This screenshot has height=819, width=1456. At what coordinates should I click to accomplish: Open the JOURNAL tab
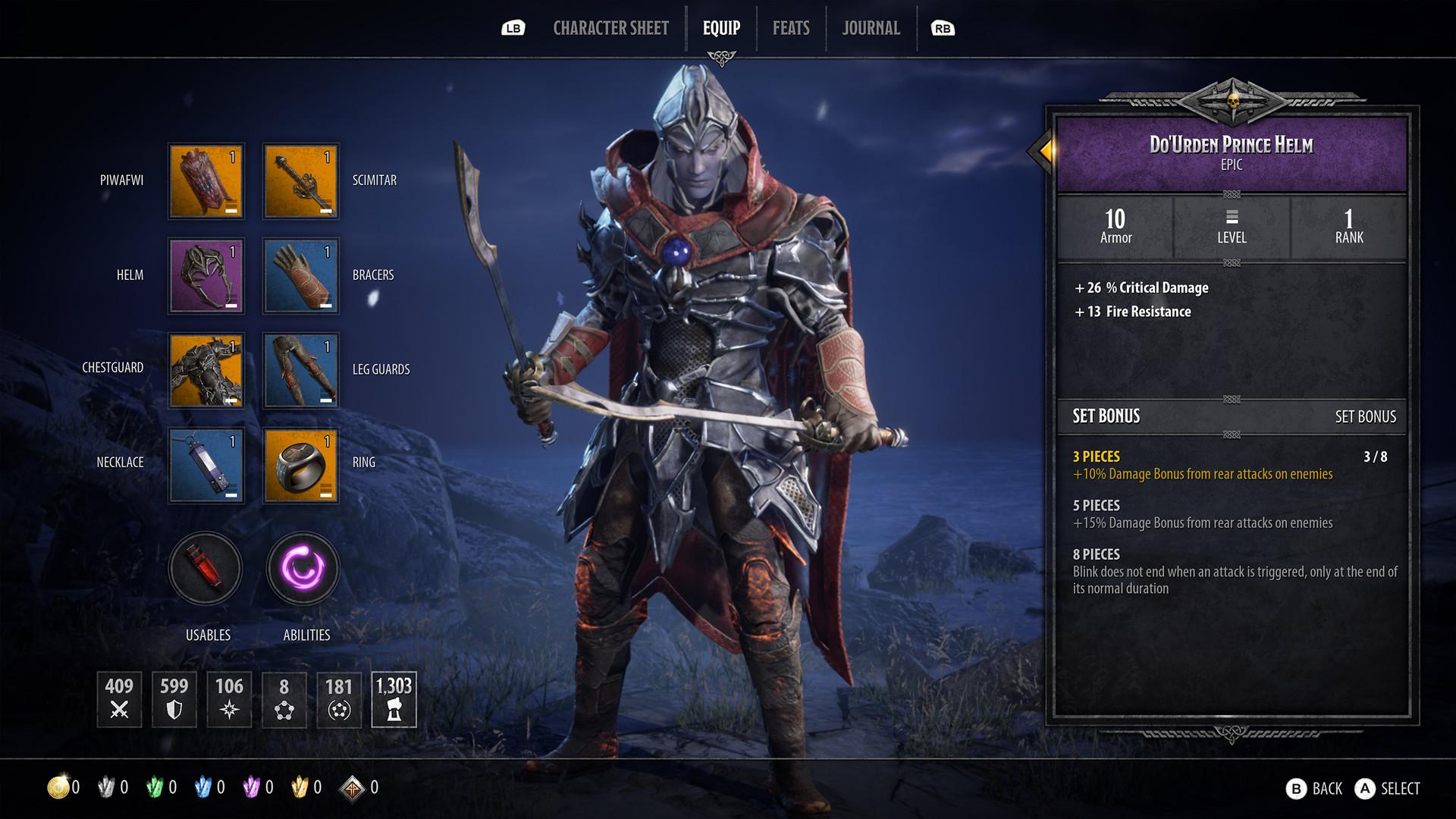click(870, 28)
